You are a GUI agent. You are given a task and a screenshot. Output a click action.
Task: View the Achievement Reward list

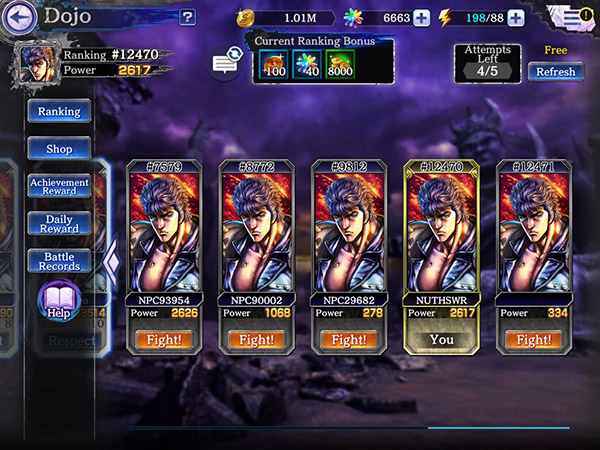(59, 186)
